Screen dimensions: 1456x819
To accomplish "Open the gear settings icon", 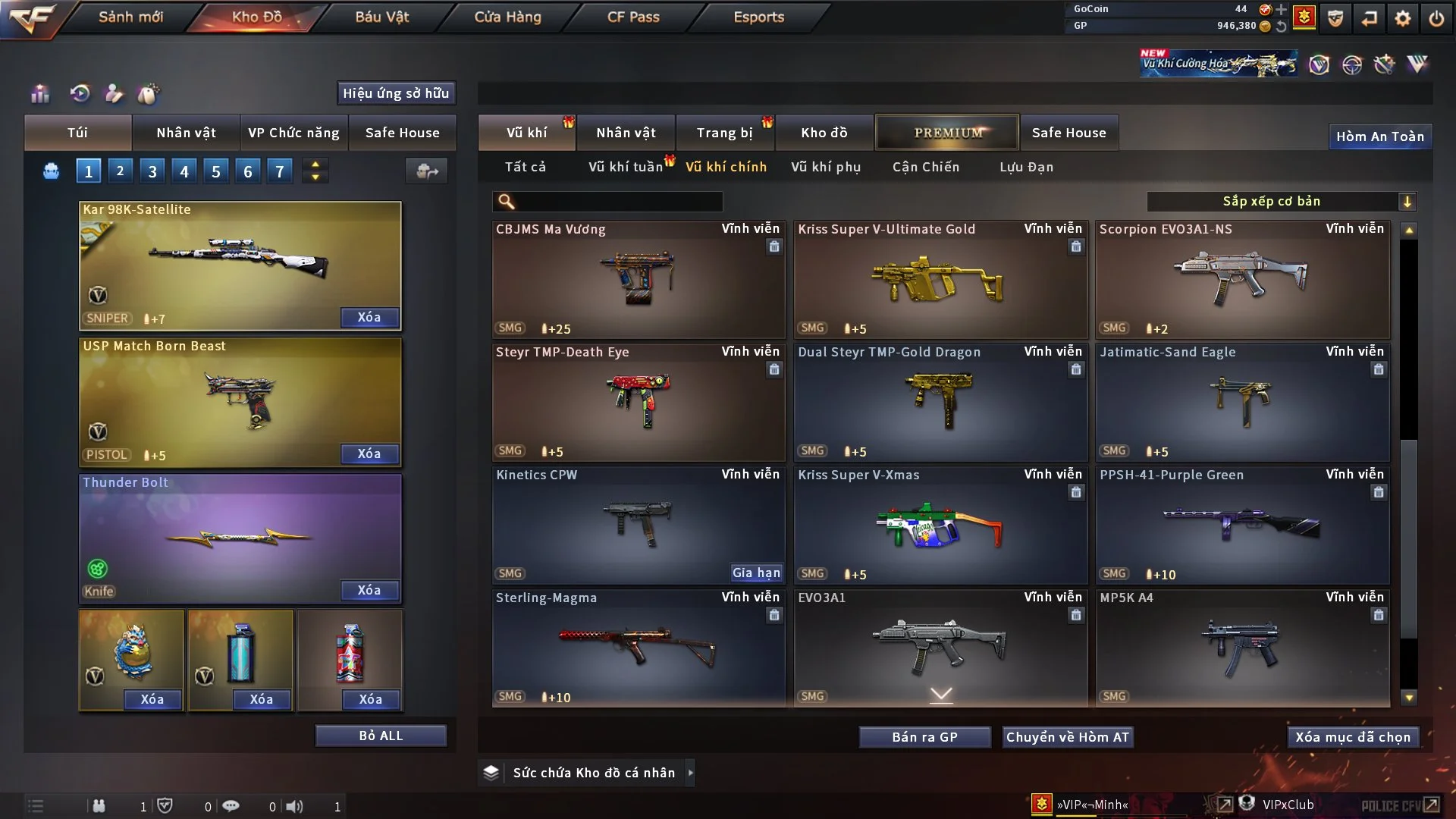I will (x=1402, y=18).
